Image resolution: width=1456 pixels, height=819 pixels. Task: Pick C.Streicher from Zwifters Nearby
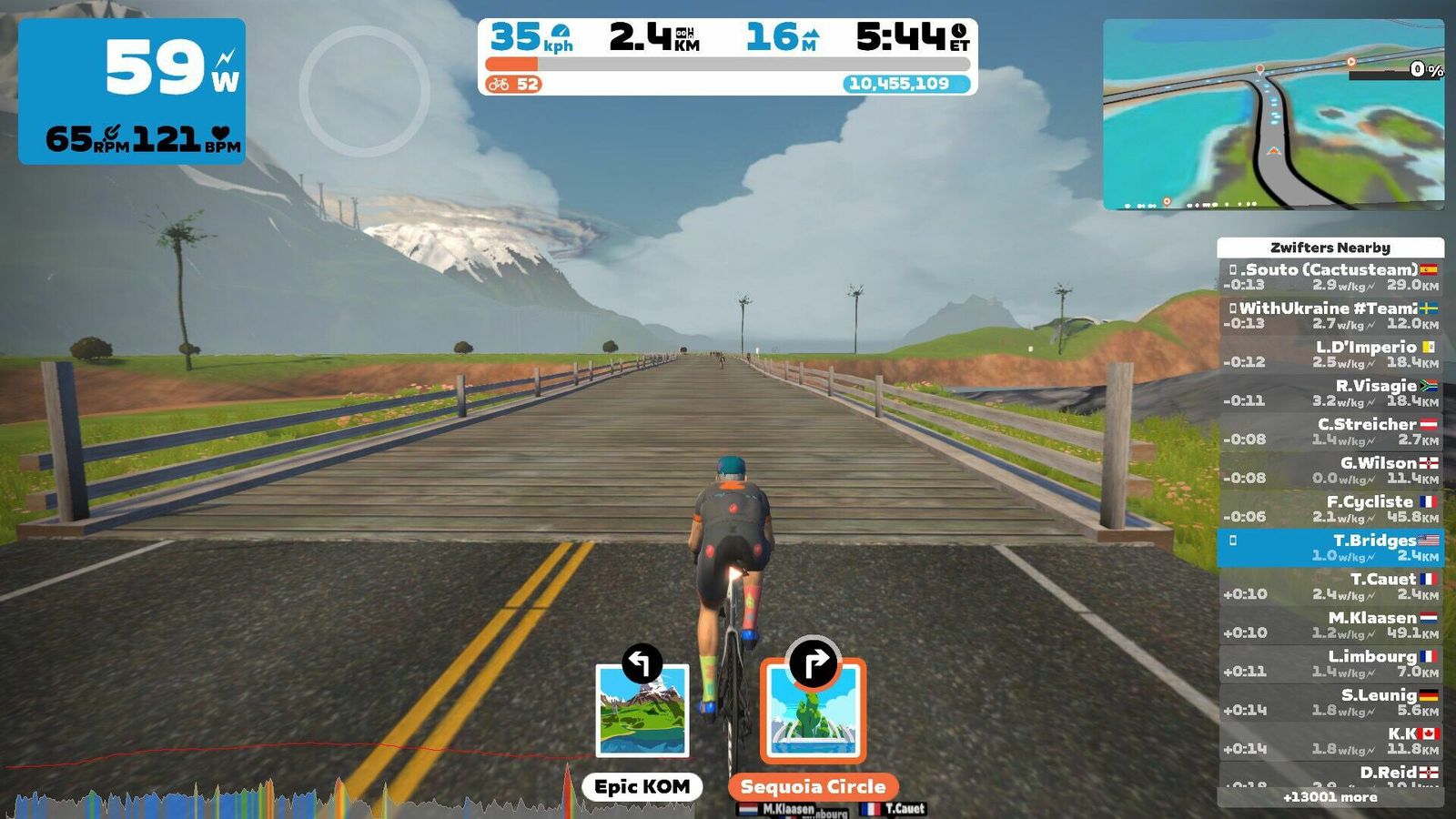click(x=1330, y=431)
